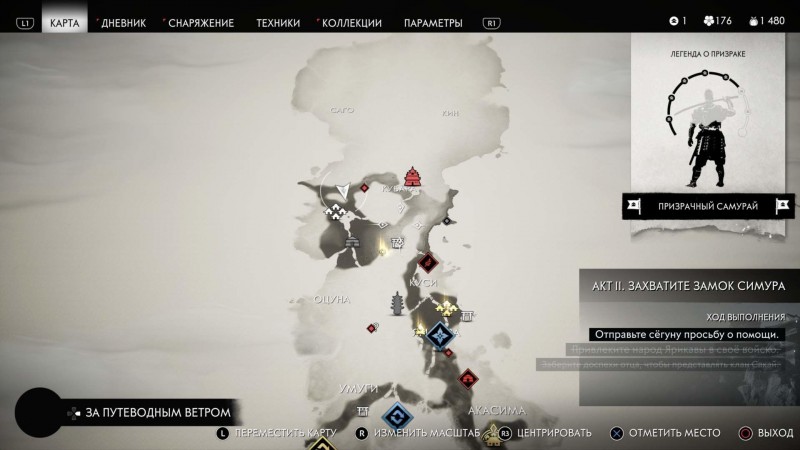Select the Призрачный самурай rank banner
The image size is (800, 450).
pos(709,206)
